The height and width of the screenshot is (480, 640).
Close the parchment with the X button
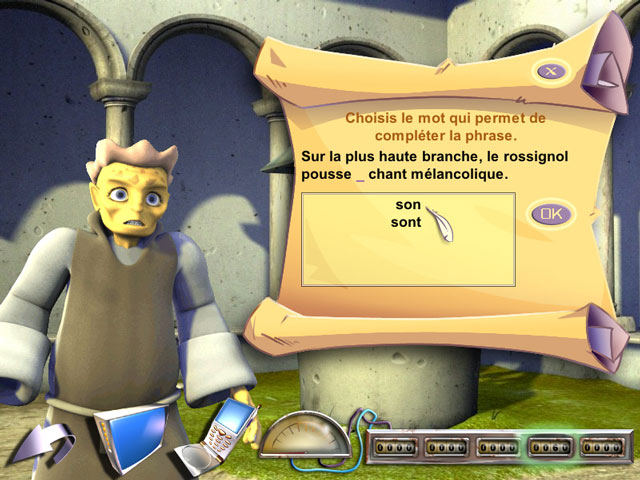[x=550, y=70]
